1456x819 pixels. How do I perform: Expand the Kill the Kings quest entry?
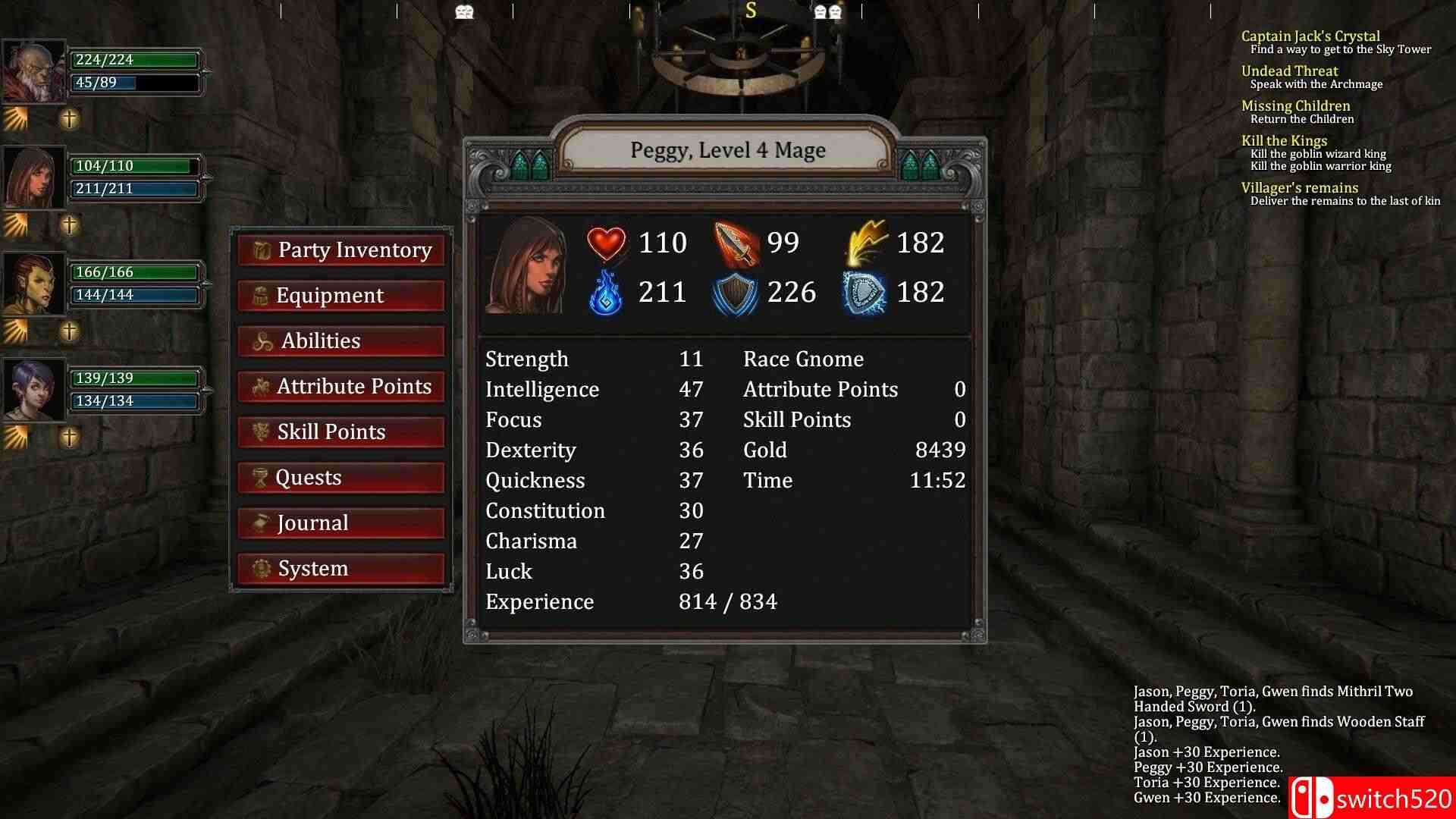click(1284, 140)
